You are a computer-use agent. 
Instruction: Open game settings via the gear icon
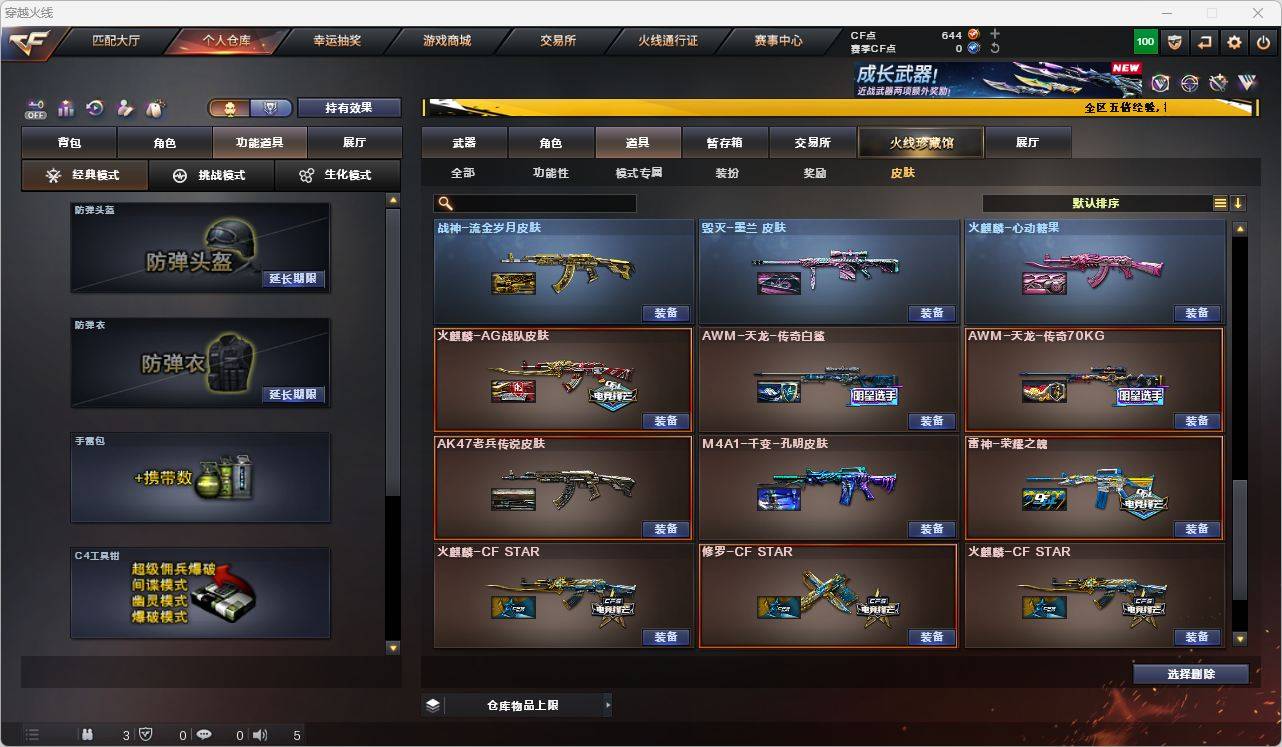click(1233, 41)
